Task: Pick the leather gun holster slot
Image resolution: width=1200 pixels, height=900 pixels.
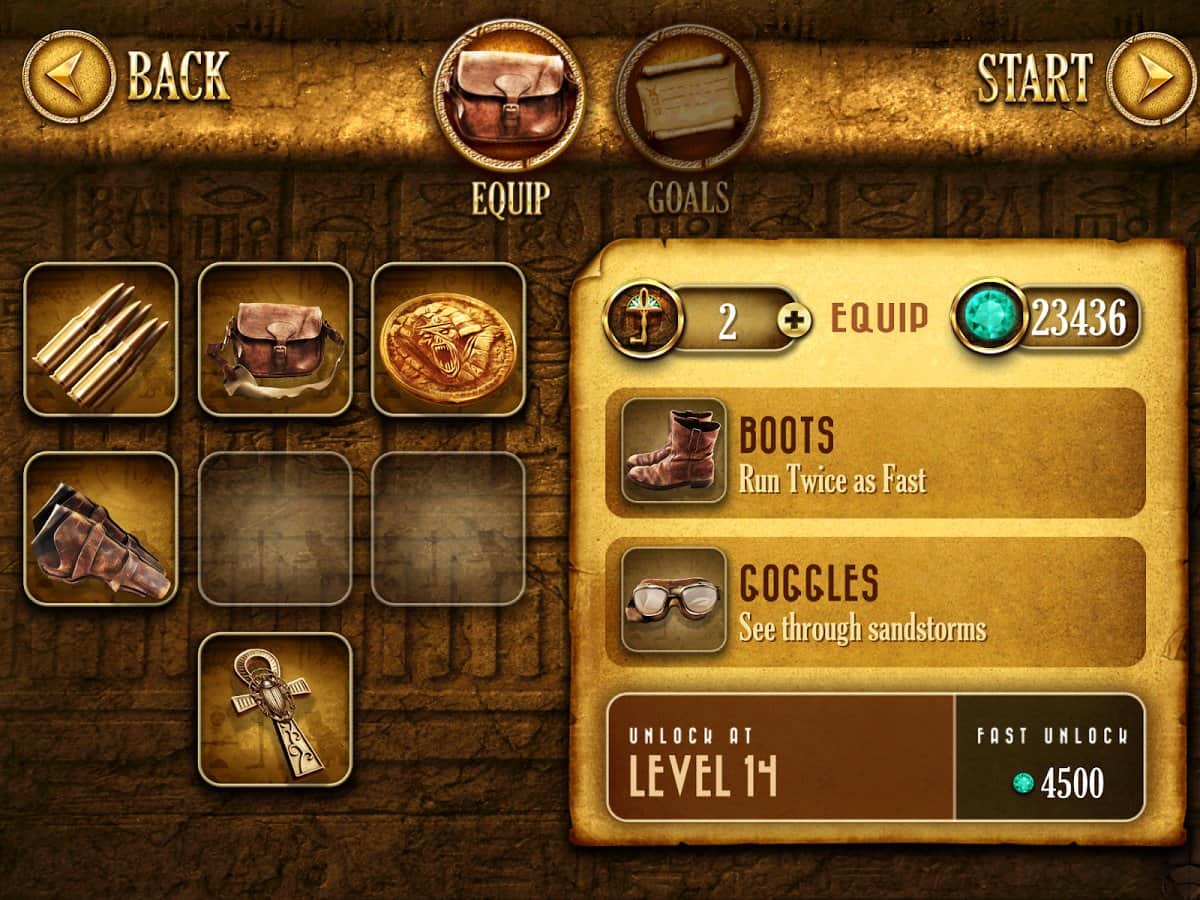Action: pyautogui.click(x=100, y=528)
